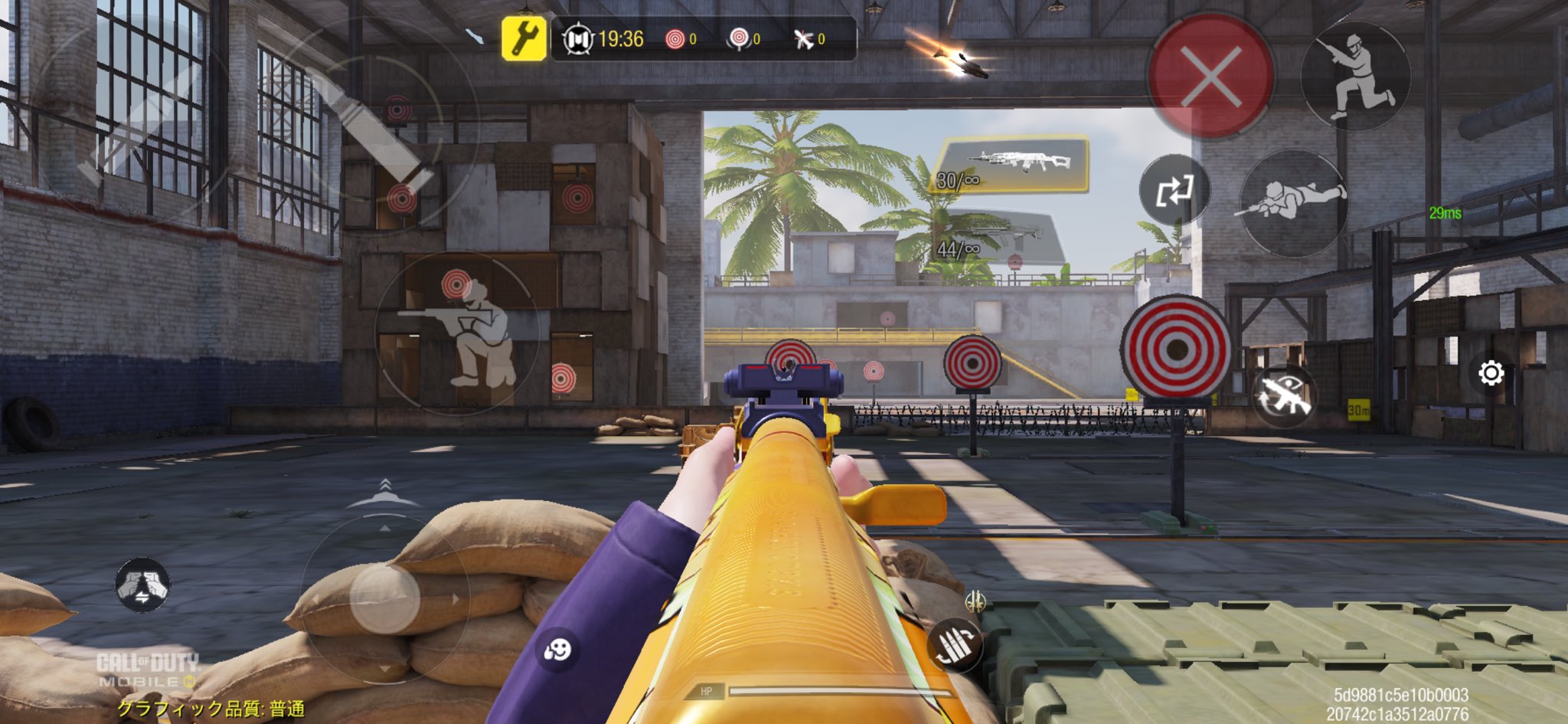This screenshot has height=724, width=1568.
Task: Open settings with the gear icon
Action: [x=1490, y=373]
